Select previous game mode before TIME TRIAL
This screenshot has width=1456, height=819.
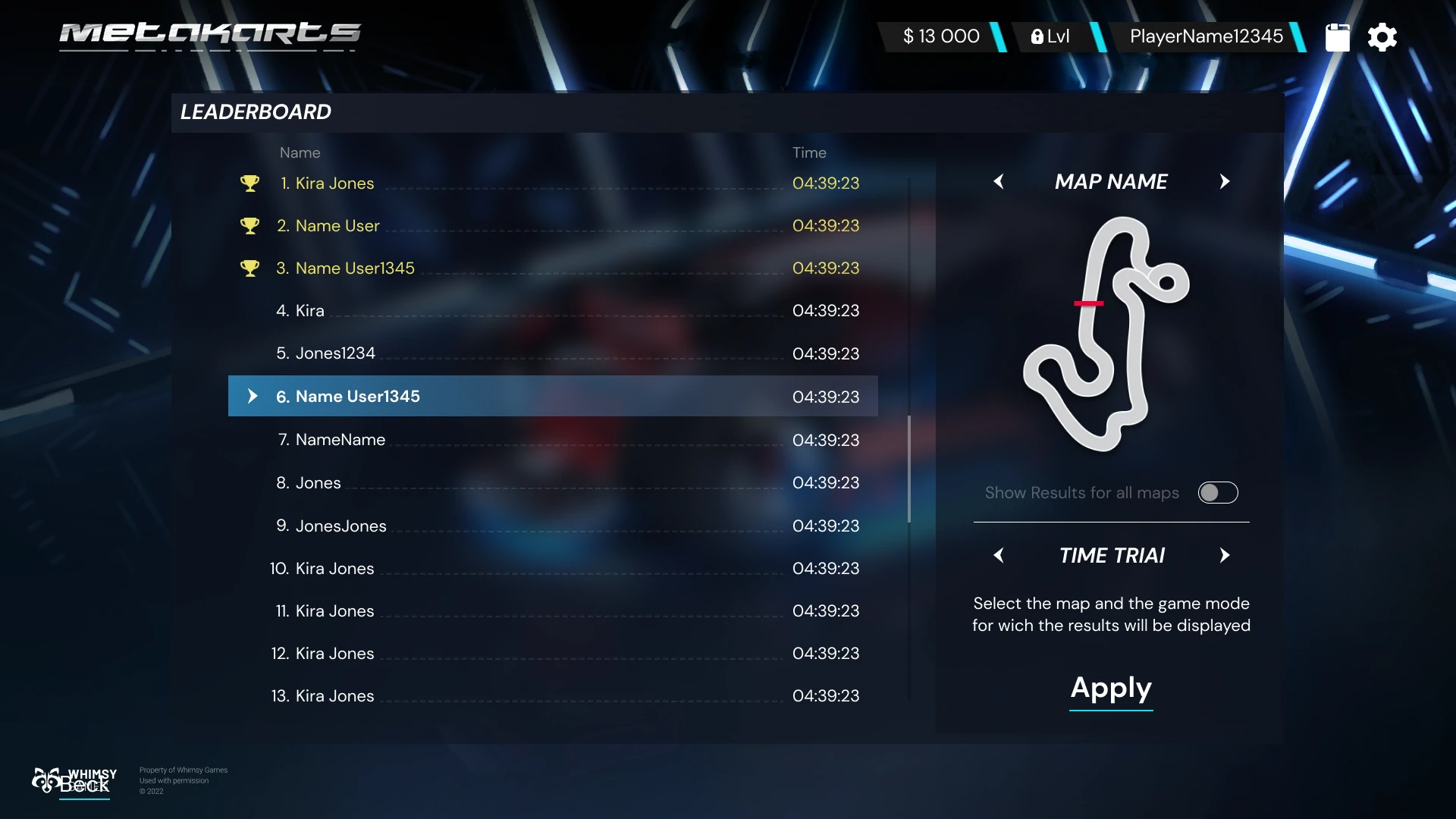pyautogui.click(x=999, y=556)
